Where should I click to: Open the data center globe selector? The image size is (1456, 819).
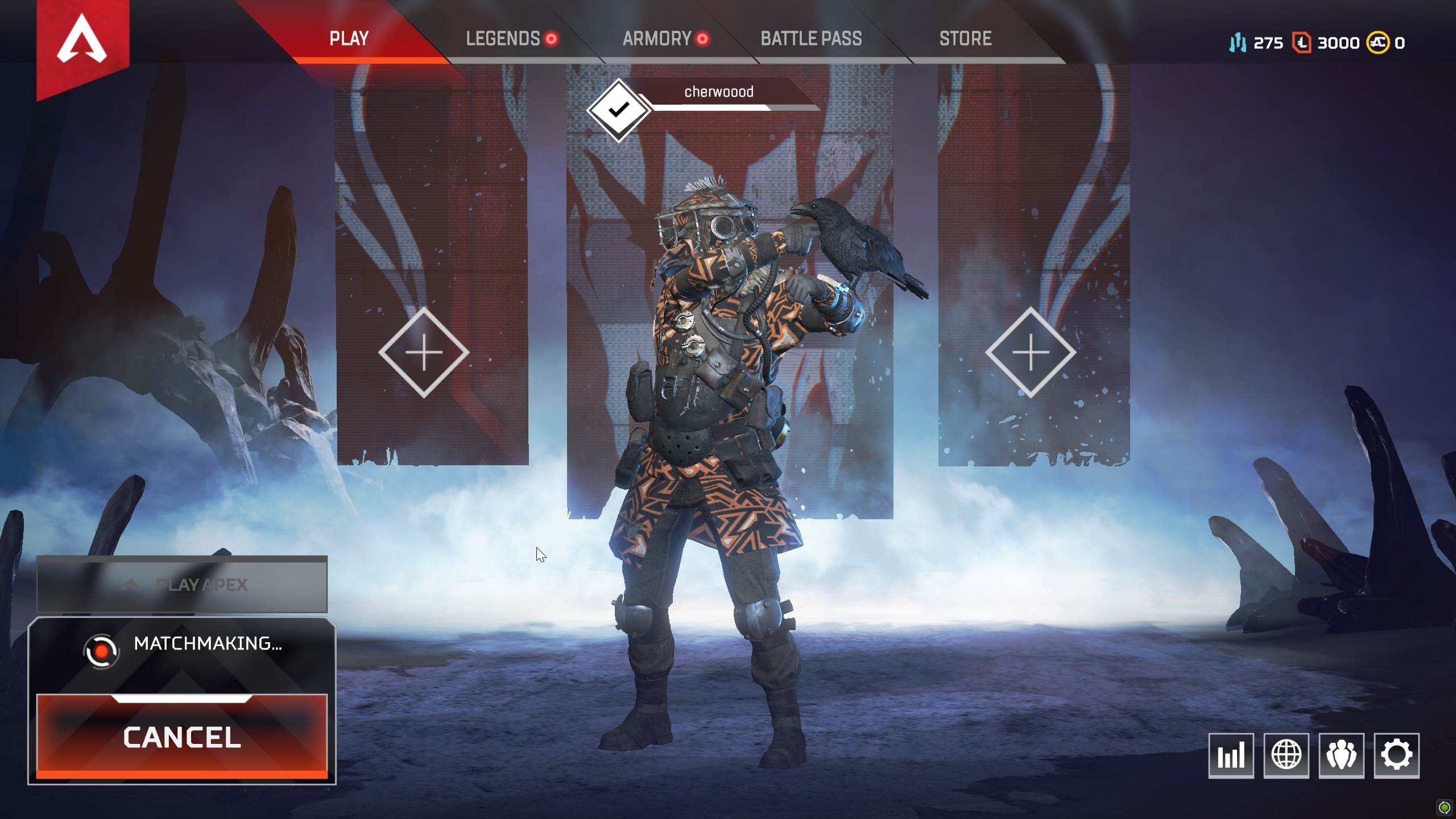pos(1287,755)
